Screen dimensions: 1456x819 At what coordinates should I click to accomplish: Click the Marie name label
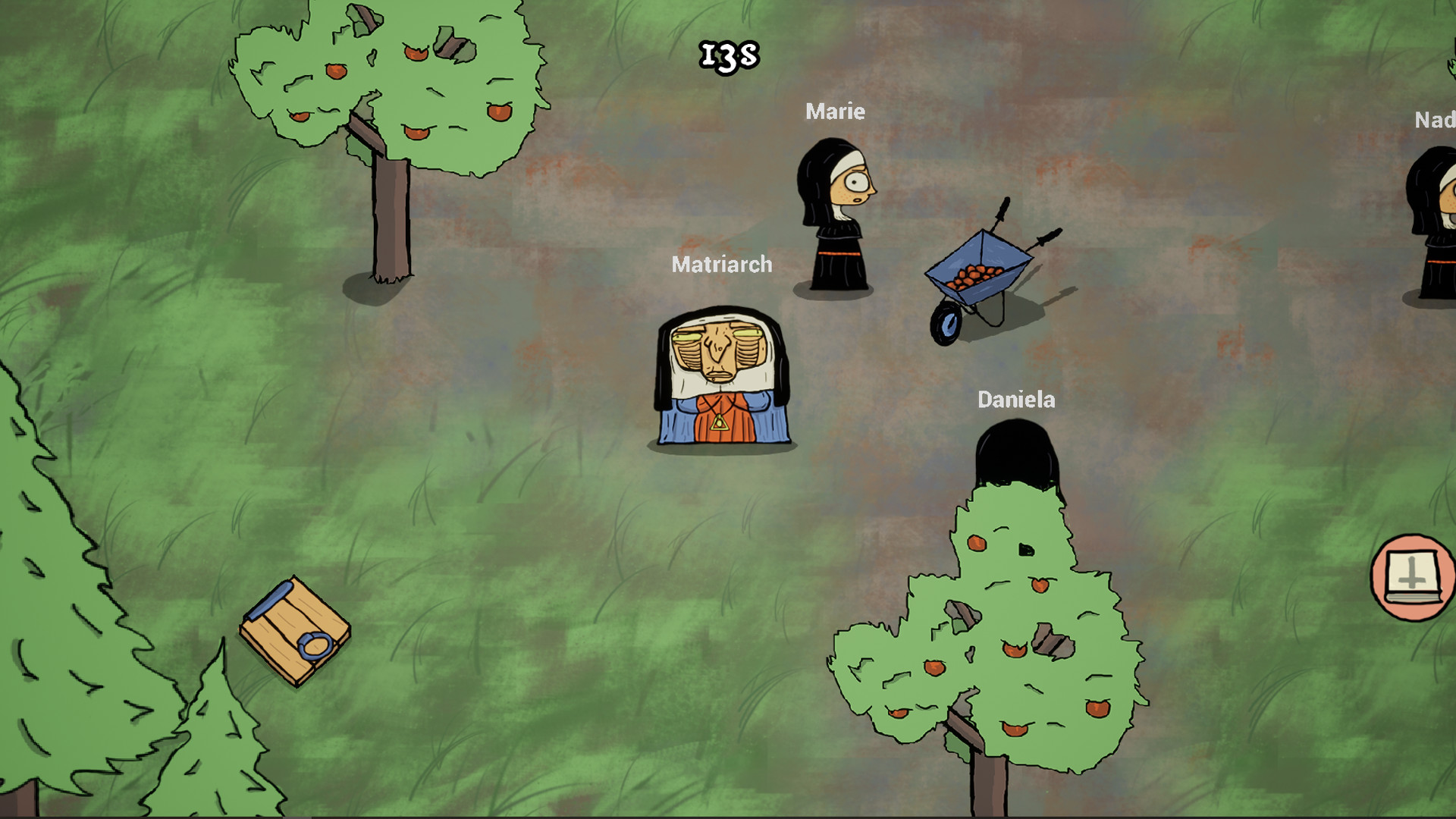[x=835, y=111]
